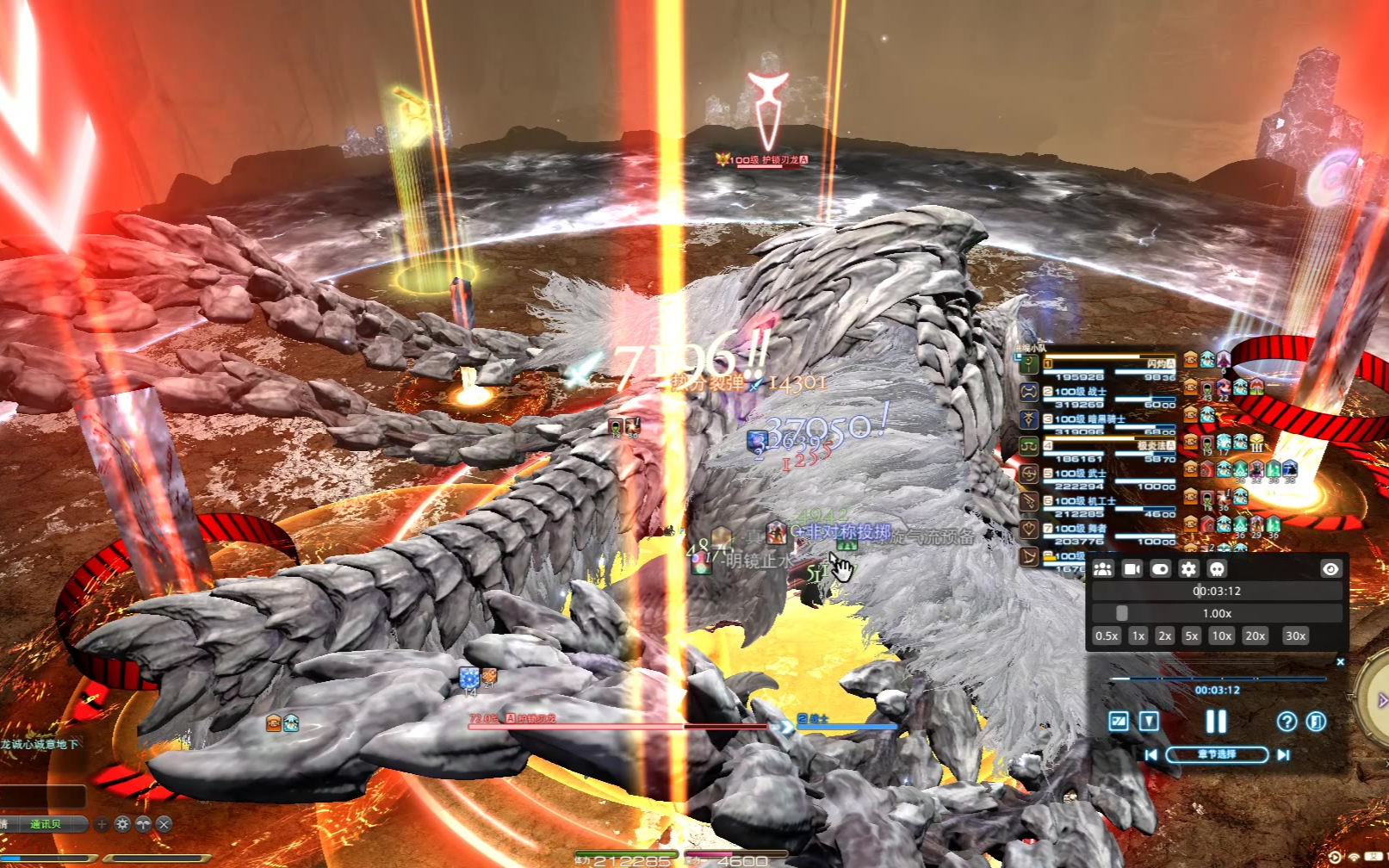Click the camera icon in the replay panel
This screenshot has width=1389, height=868.
(1132, 569)
